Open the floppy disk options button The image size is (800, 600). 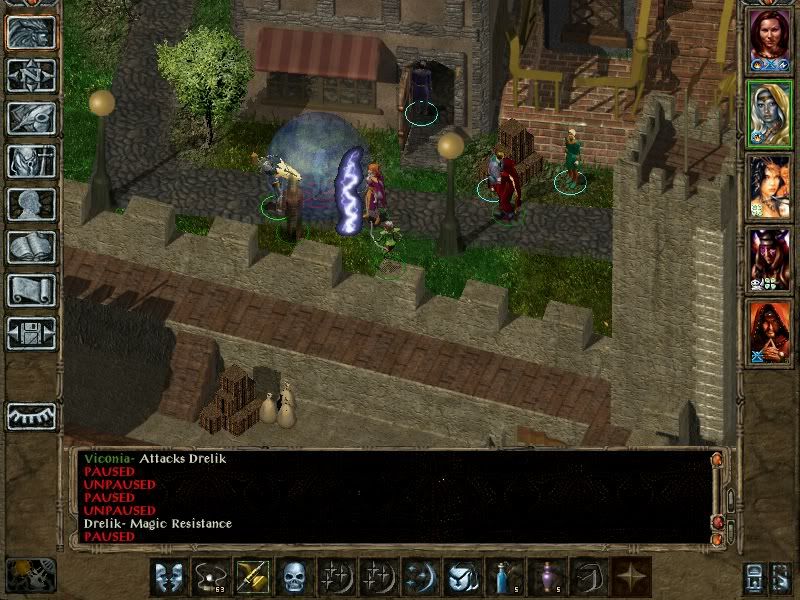[x=32, y=333]
